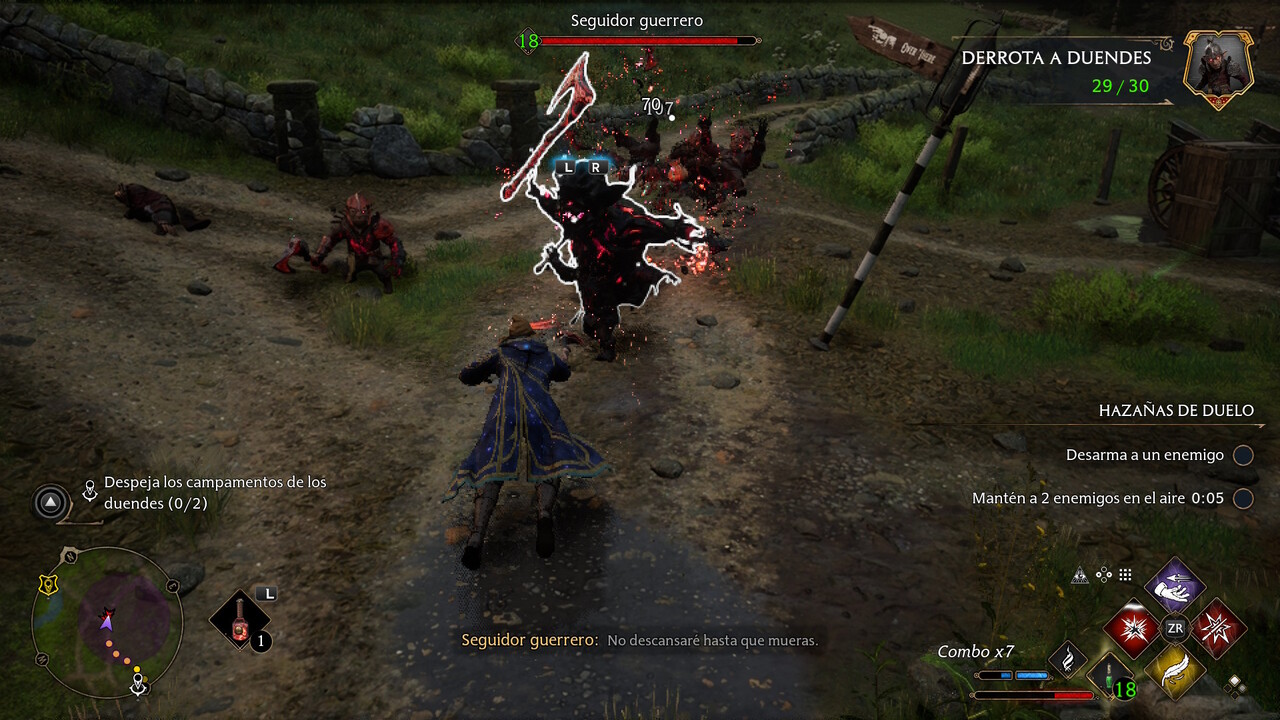Click the four-circle cluster status icon
The image size is (1280, 720).
(1103, 575)
